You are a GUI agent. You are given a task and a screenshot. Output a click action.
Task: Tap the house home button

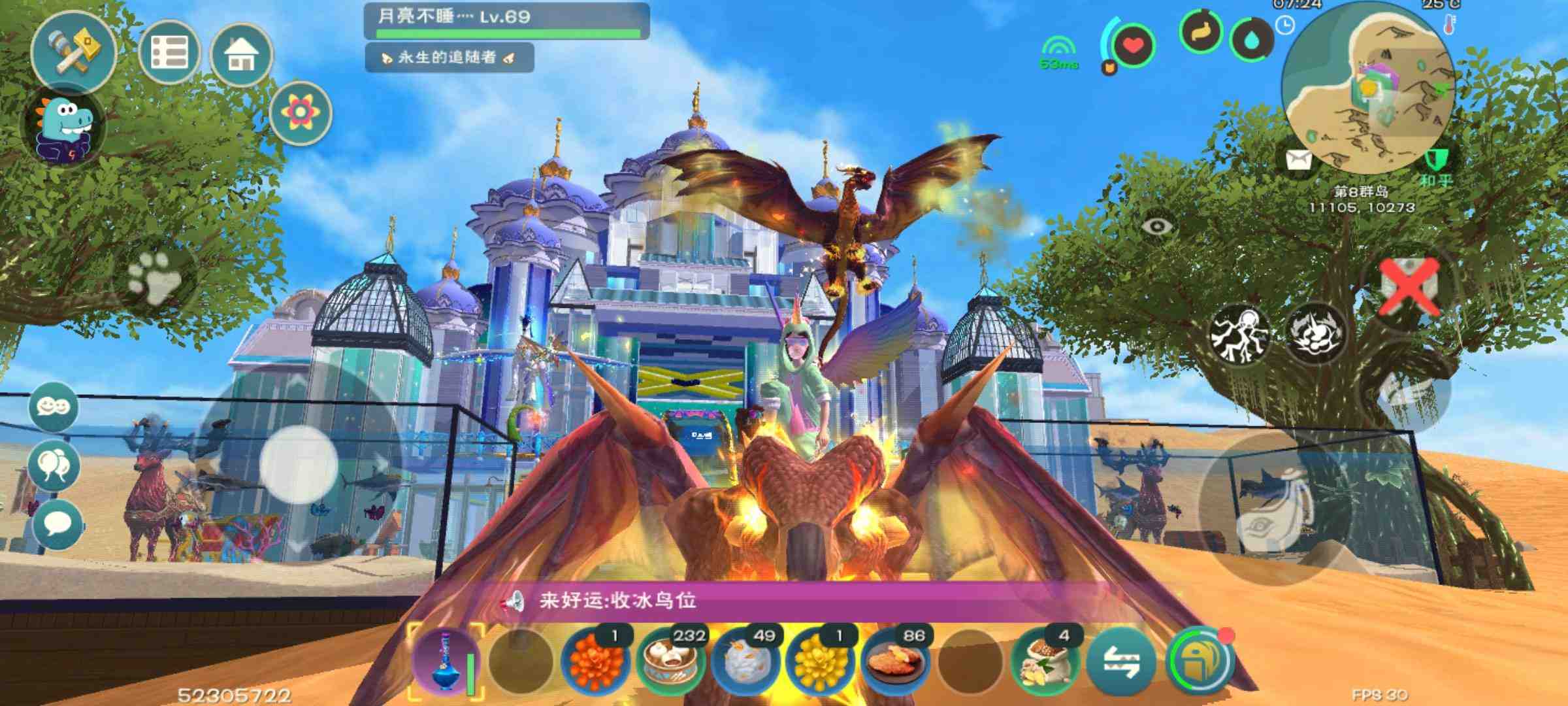coord(241,55)
